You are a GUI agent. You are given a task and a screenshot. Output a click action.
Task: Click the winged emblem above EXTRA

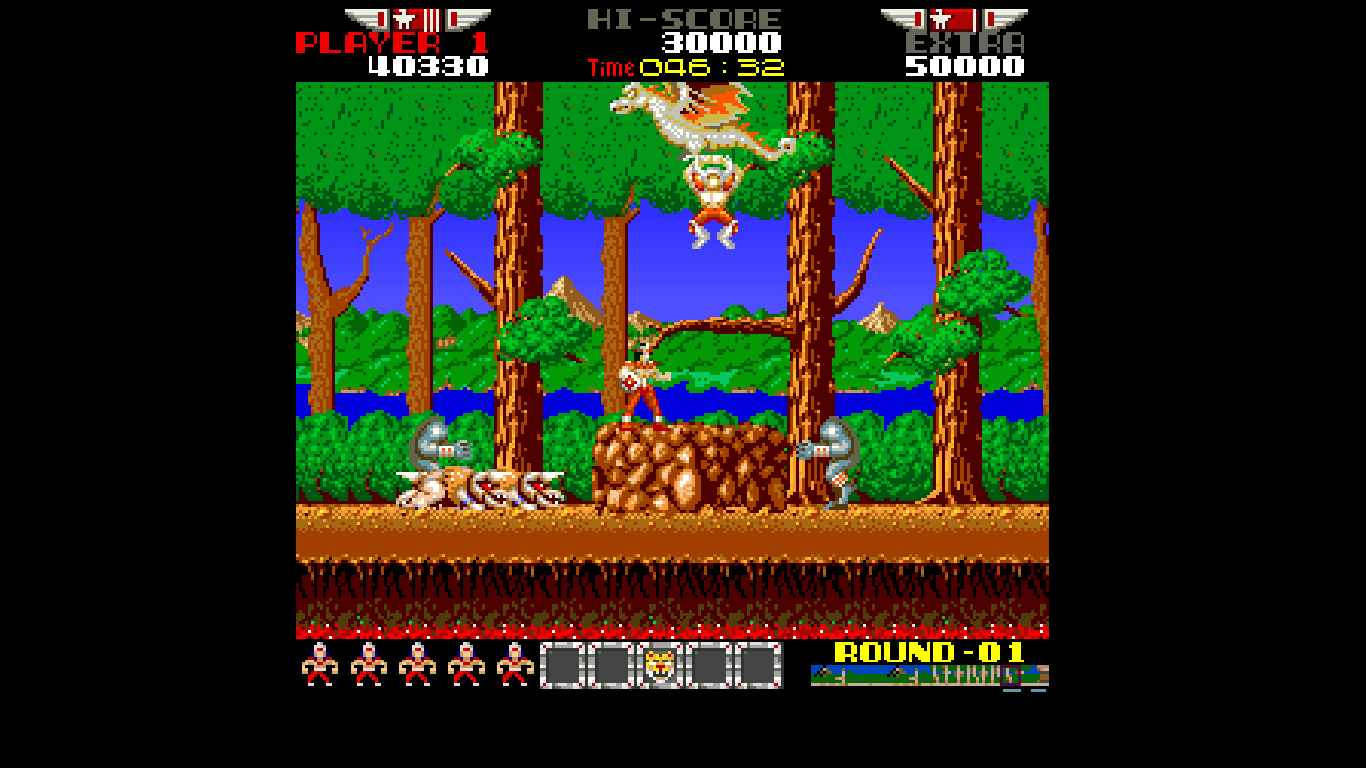[x=955, y=19]
